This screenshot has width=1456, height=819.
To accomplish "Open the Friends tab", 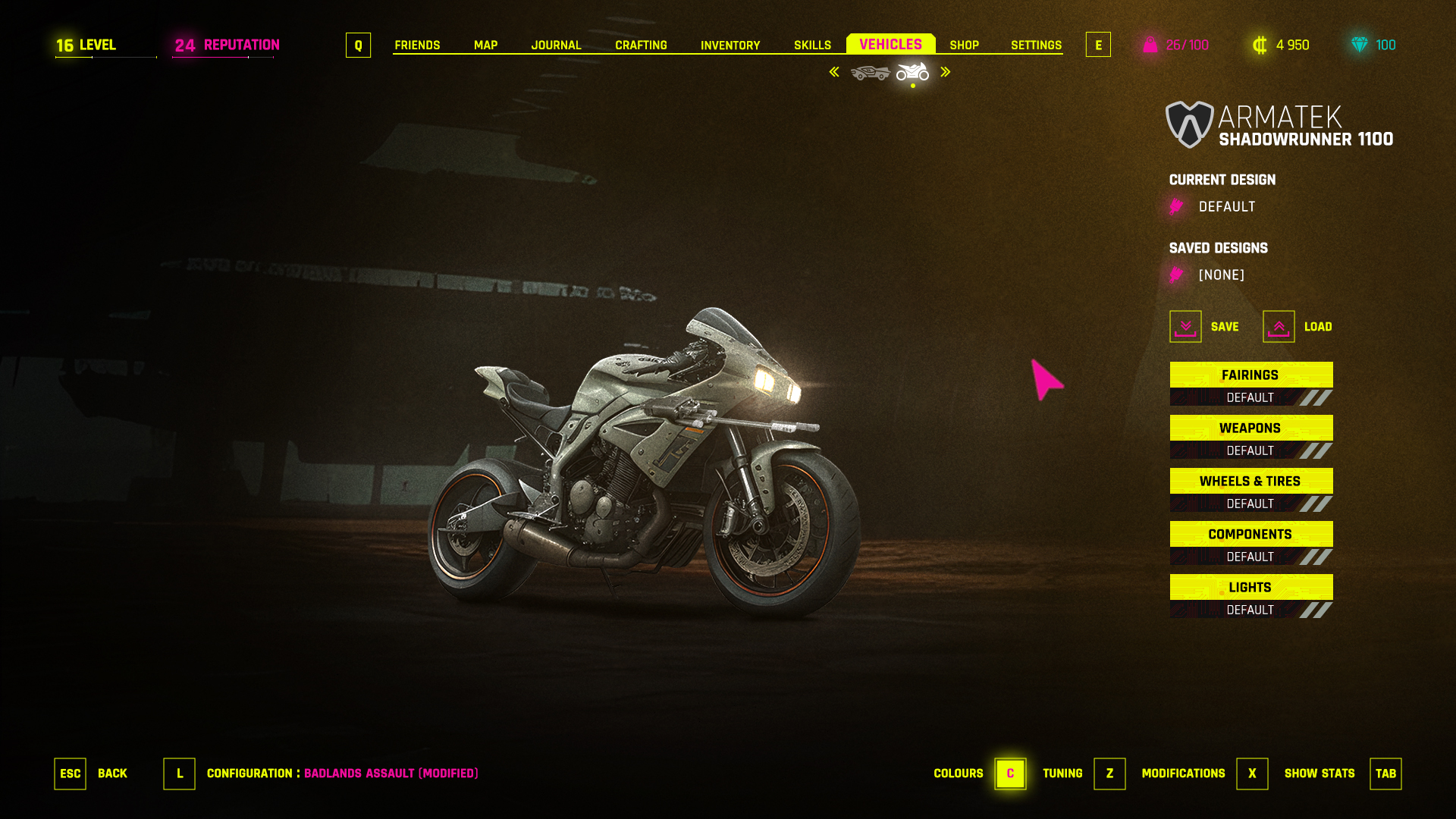I will pyautogui.click(x=417, y=45).
